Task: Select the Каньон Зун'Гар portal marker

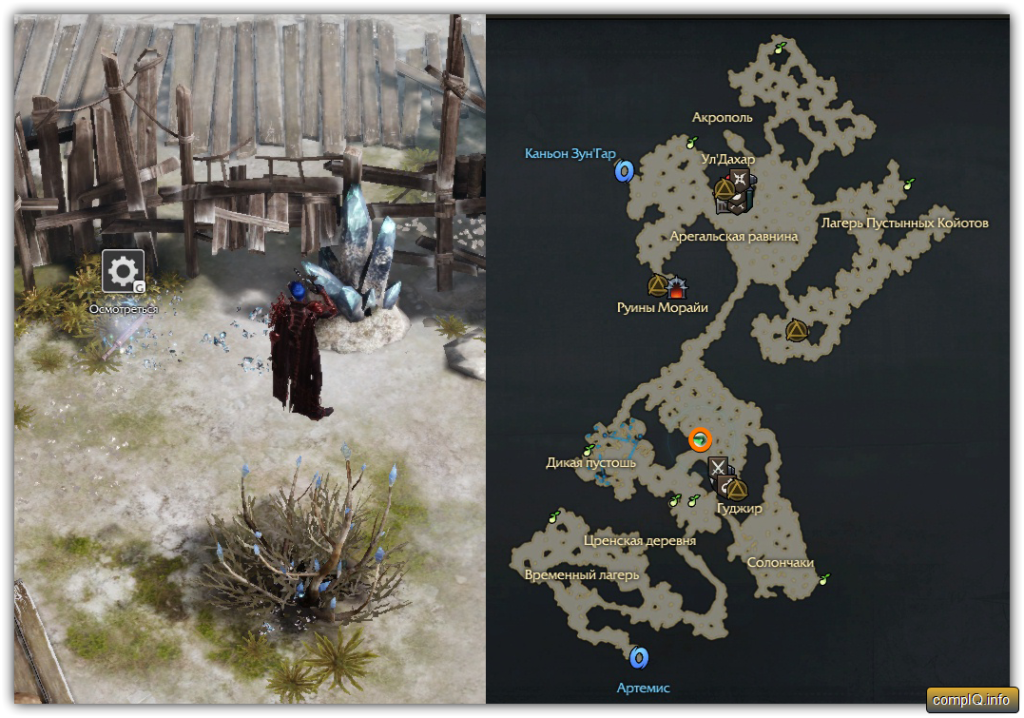Action: pos(624,171)
